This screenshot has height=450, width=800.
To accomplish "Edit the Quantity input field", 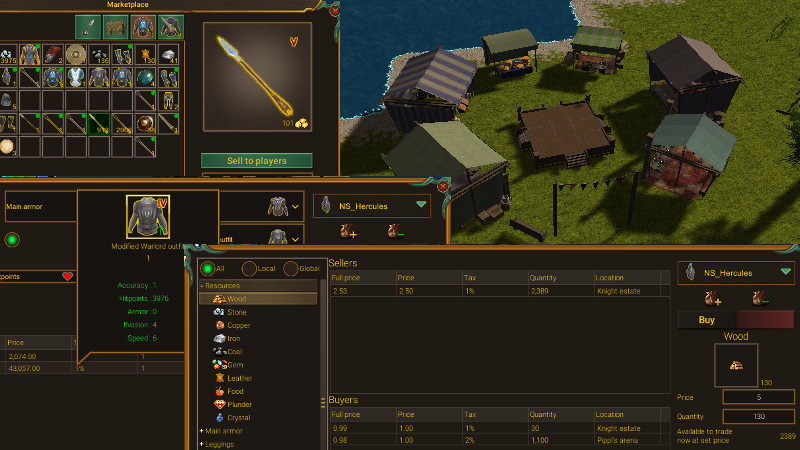I will point(757,416).
